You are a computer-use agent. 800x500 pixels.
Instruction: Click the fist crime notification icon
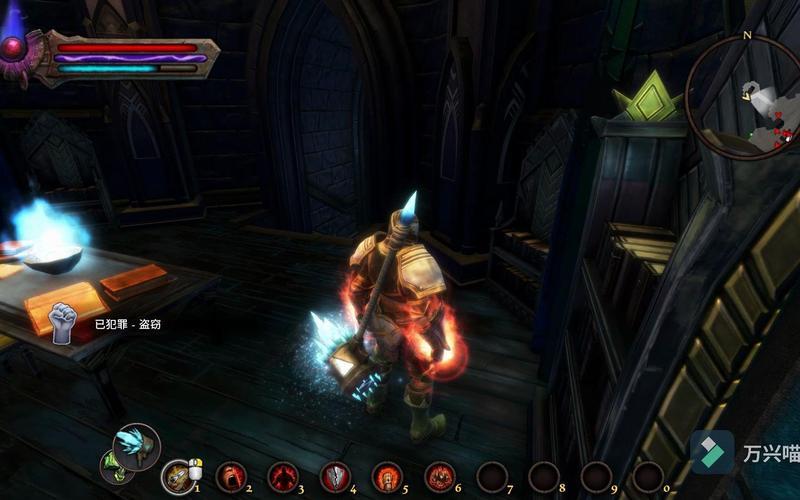click(63, 323)
